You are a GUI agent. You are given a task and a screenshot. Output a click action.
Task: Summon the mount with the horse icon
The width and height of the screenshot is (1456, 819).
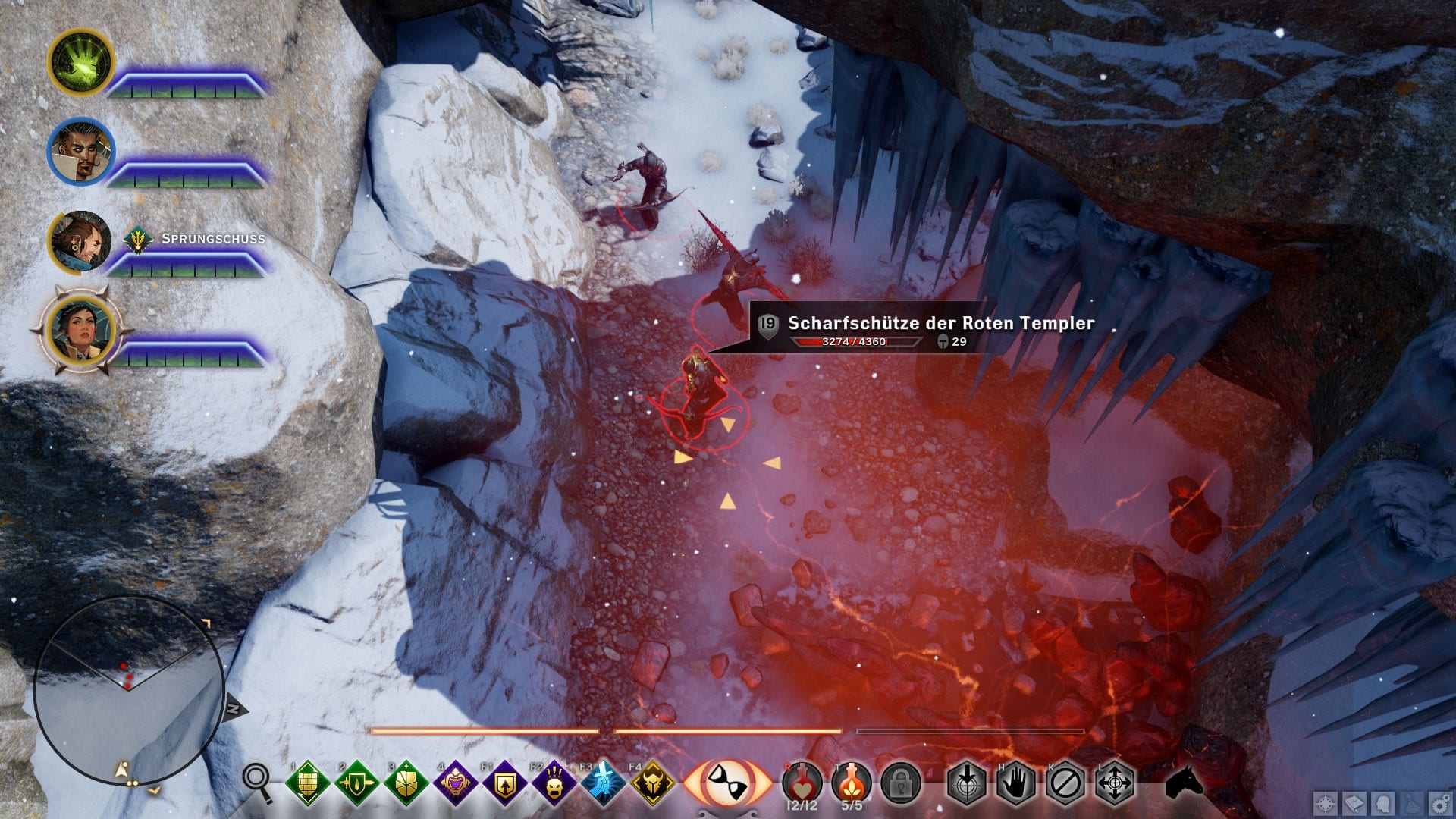click(x=1184, y=781)
